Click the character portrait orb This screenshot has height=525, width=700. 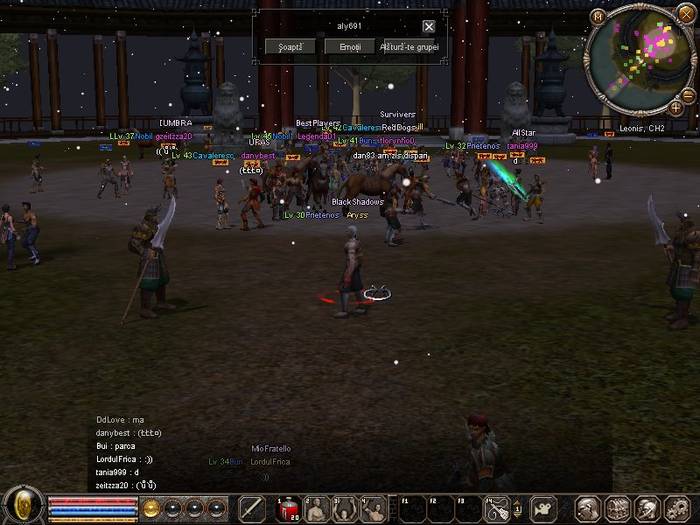tap(22, 506)
